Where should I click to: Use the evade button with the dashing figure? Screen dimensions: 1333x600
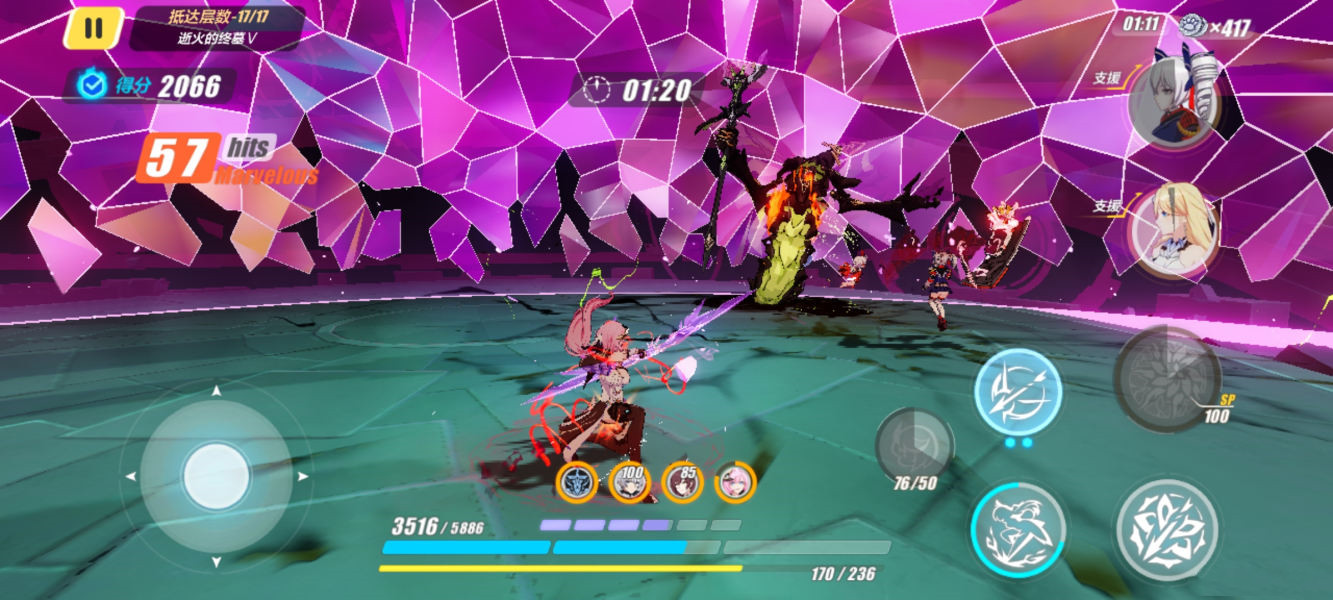pos(1018,529)
